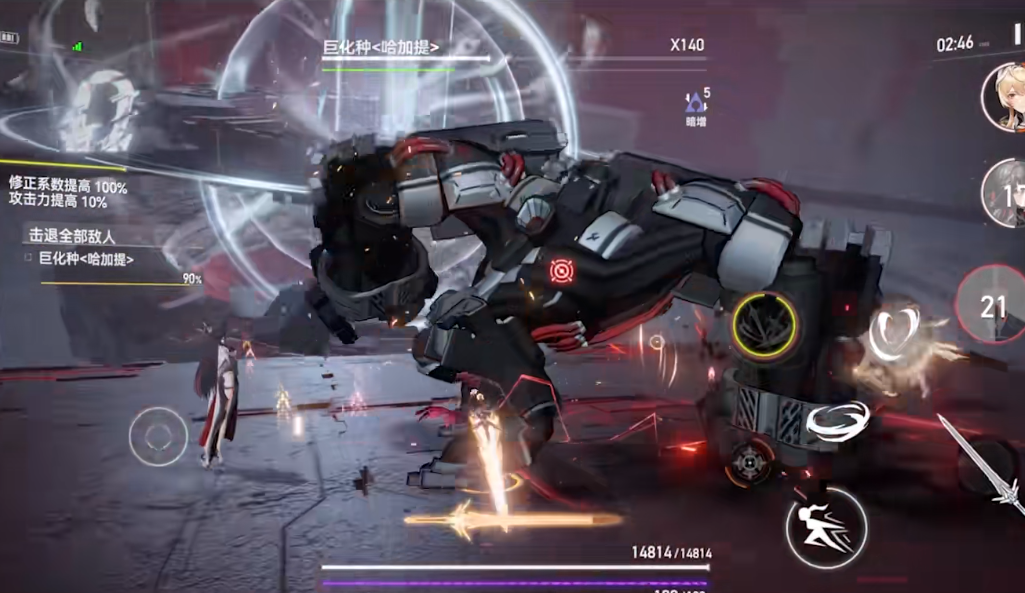Select the dark-haired character portrait on cooldown
This screenshot has height=593, width=1025.
[1004, 193]
